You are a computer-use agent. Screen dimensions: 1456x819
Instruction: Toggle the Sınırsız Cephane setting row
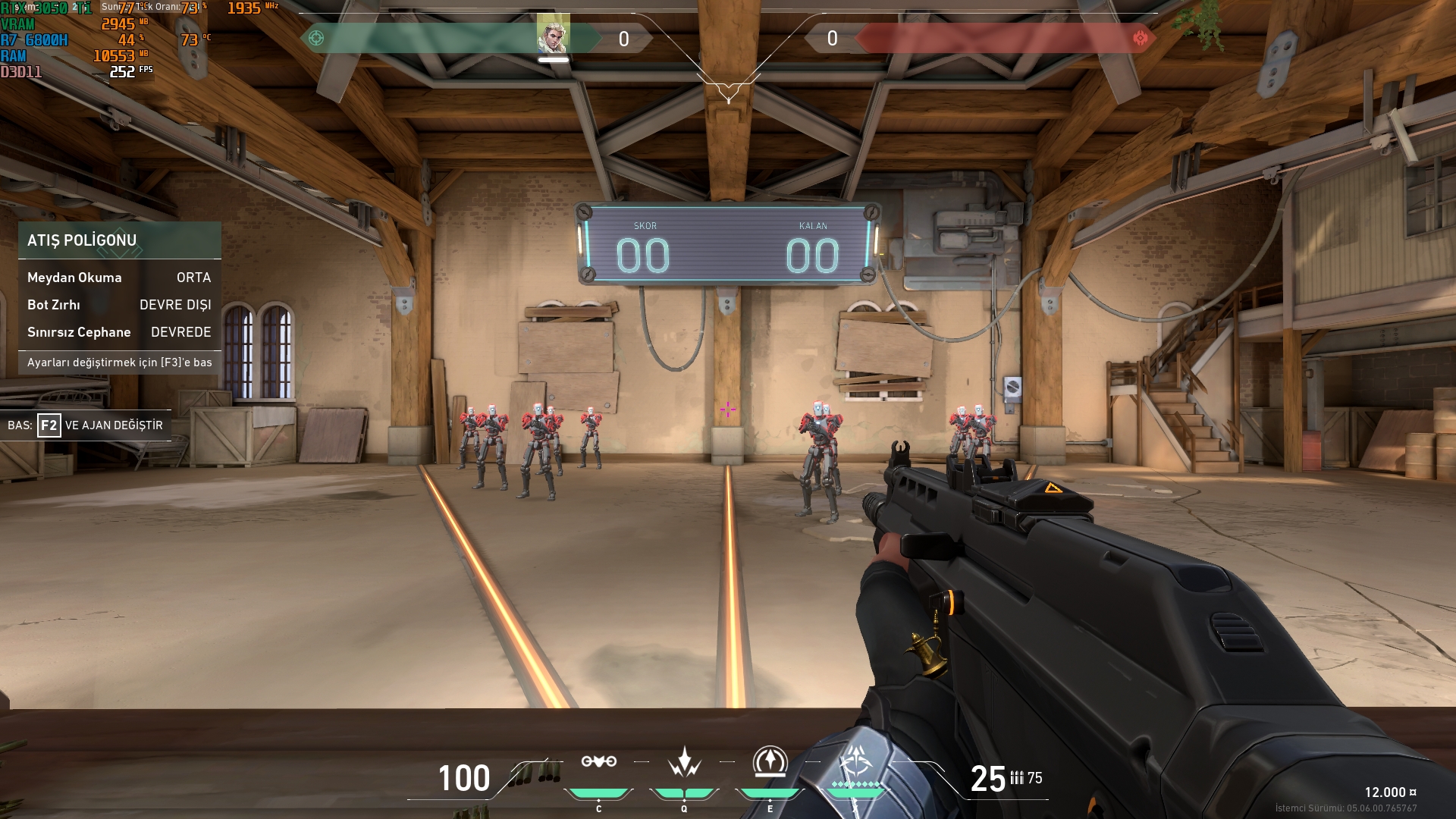tap(119, 332)
